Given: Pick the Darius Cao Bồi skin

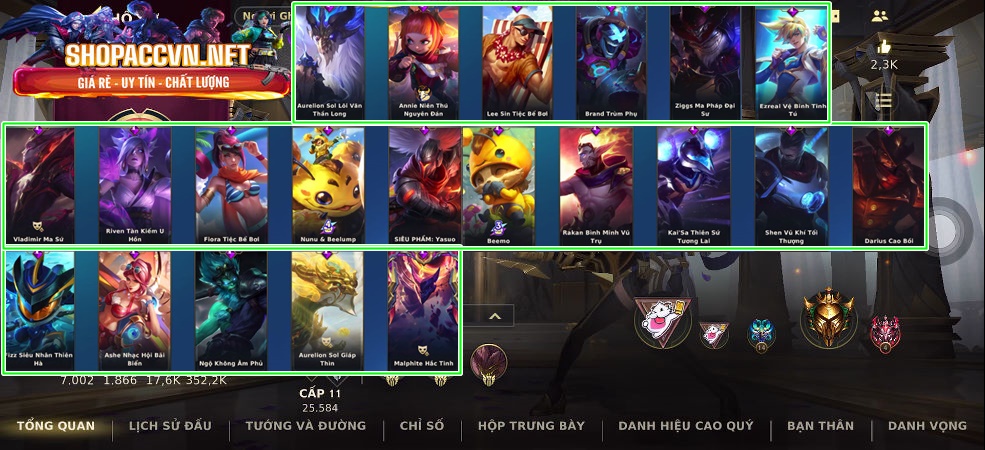Looking at the screenshot, I should [x=889, y=185].
